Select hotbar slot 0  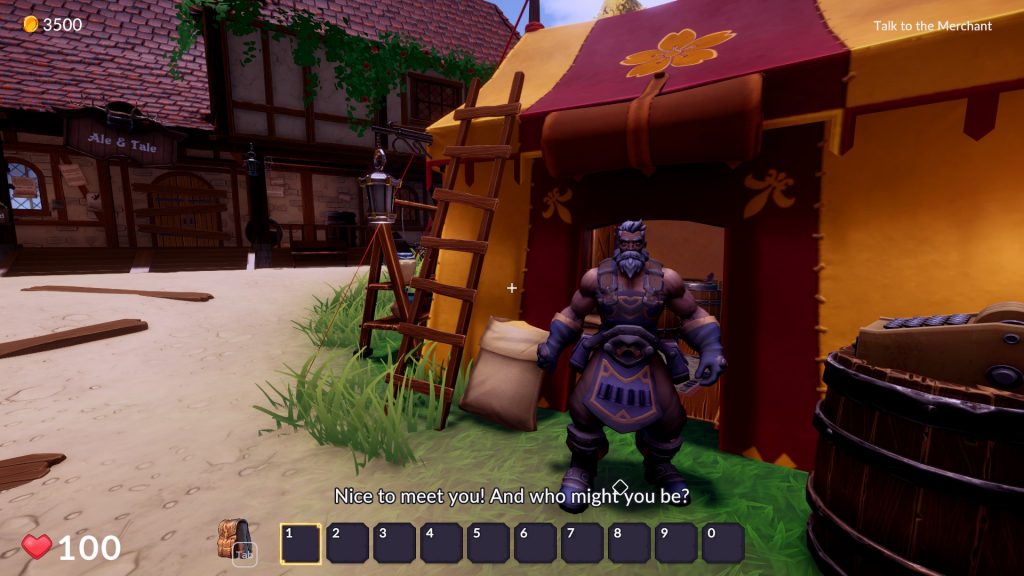723,543
